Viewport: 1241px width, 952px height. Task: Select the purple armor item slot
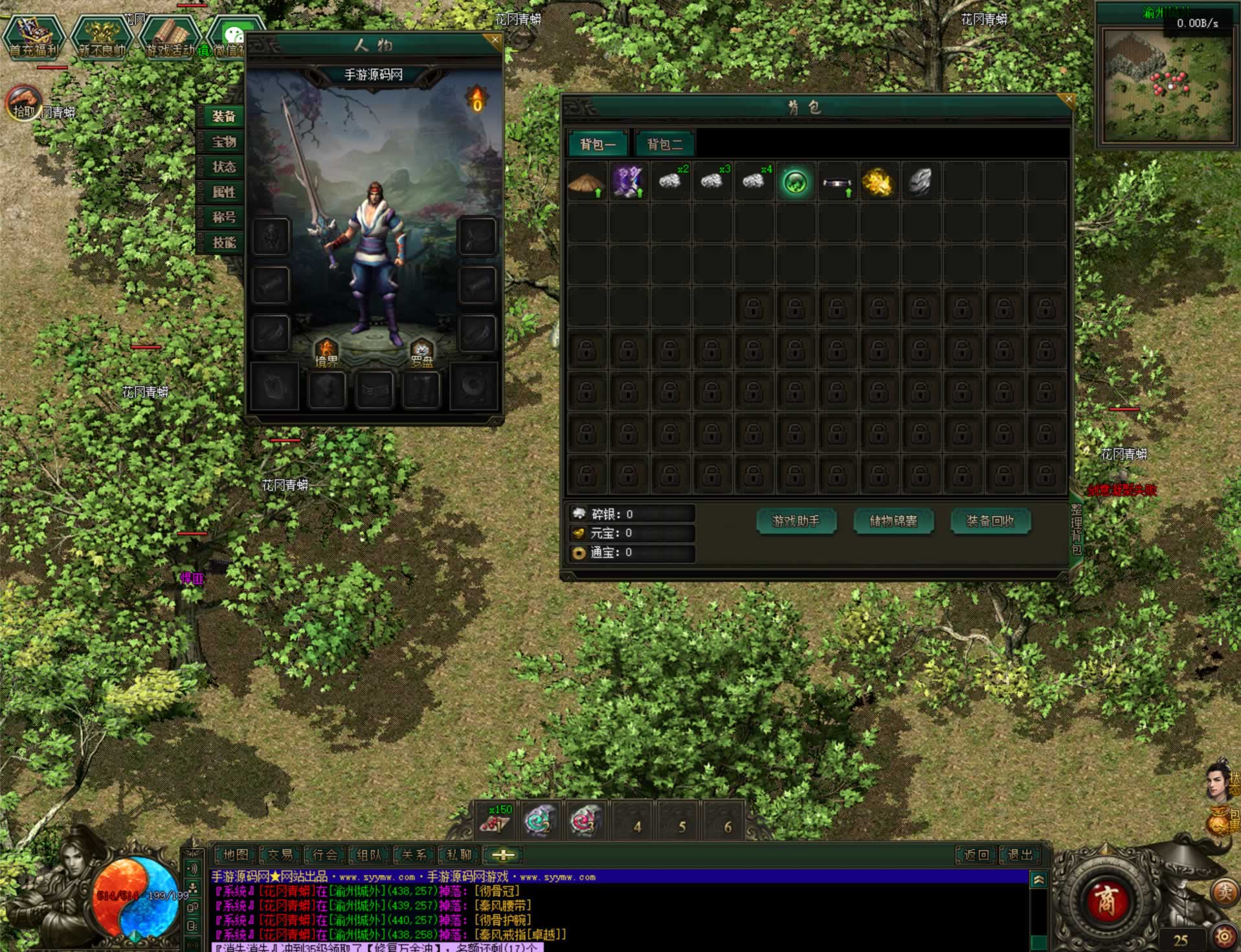coord(628,183)
